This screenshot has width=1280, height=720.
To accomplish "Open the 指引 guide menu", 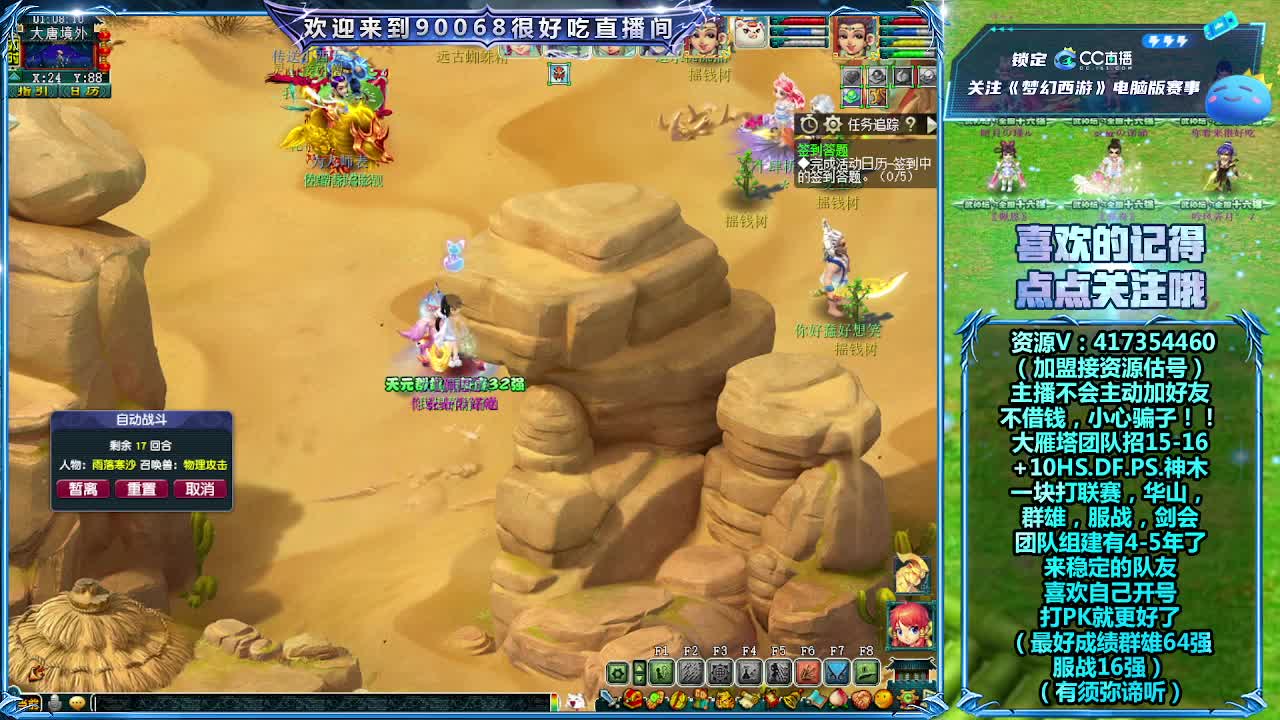I will tap(33, 91).
